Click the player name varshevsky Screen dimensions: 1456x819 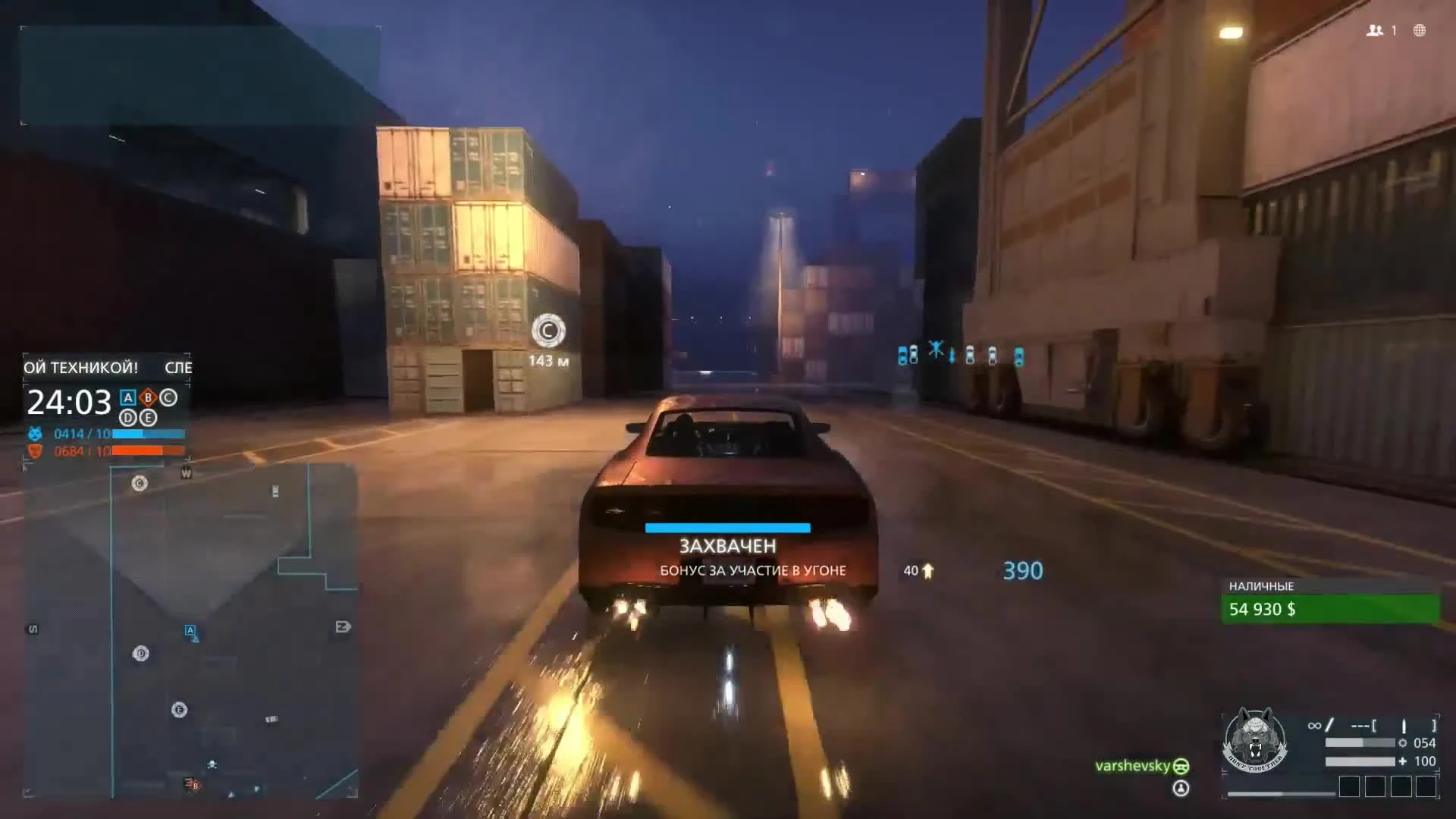tap(1134, 765)
